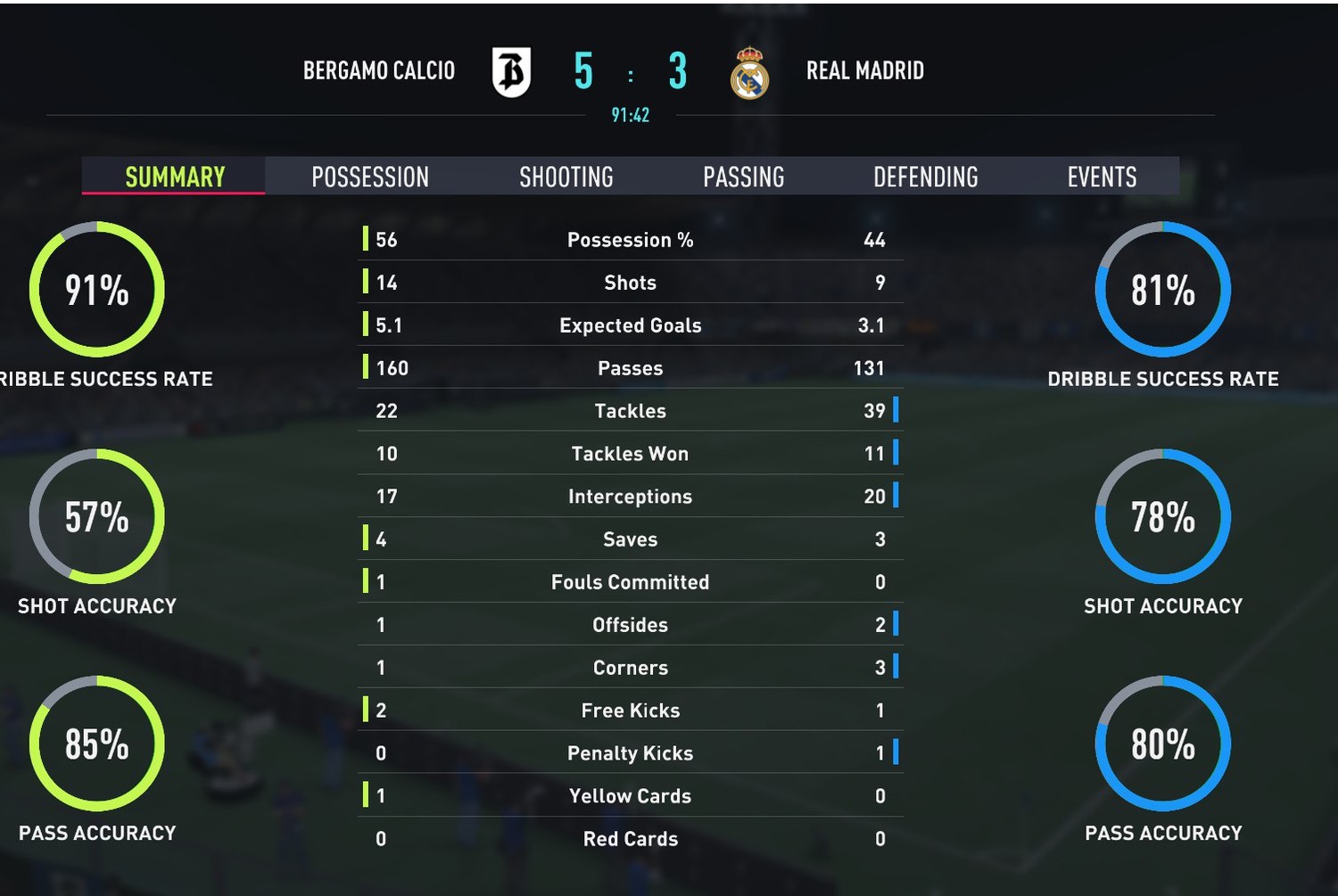Select the Summary tab
The image size is (1338, 896).
(175, 177)
